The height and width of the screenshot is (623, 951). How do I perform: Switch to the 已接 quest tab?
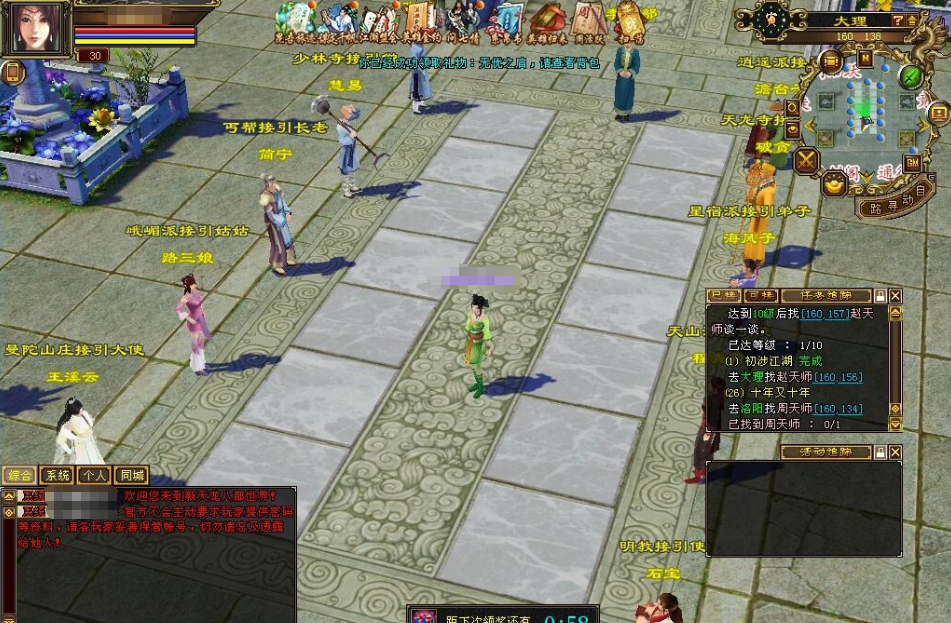tap(721, 296)
